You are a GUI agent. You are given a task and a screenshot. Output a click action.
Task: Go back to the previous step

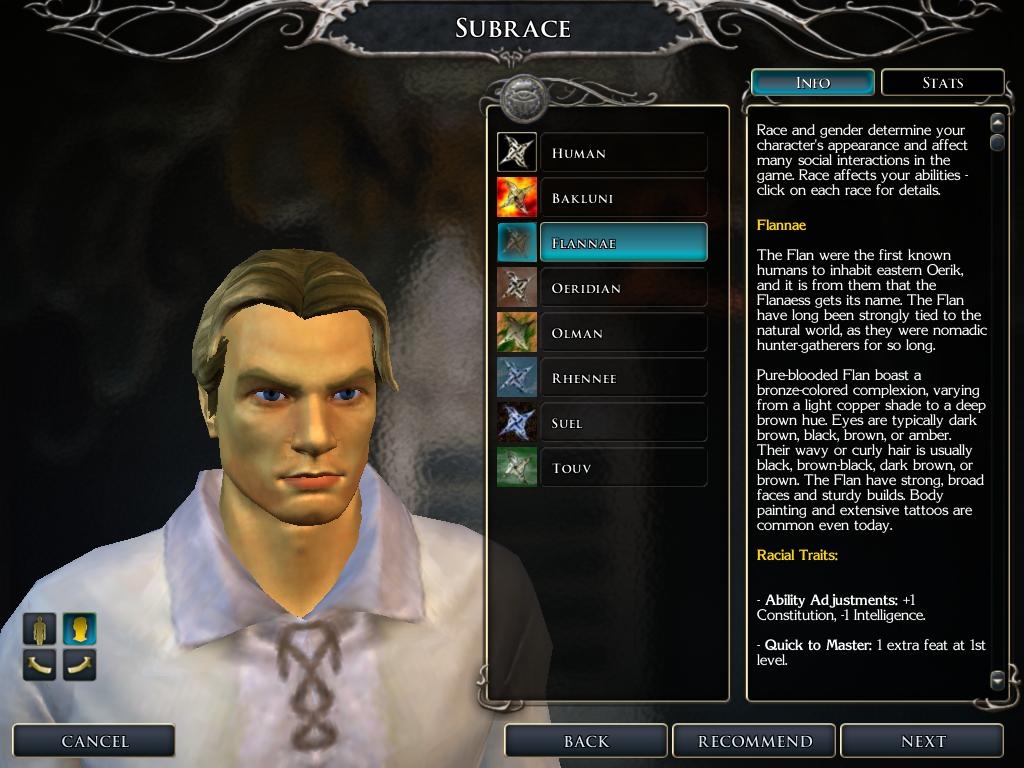click(x=586, y=741)
